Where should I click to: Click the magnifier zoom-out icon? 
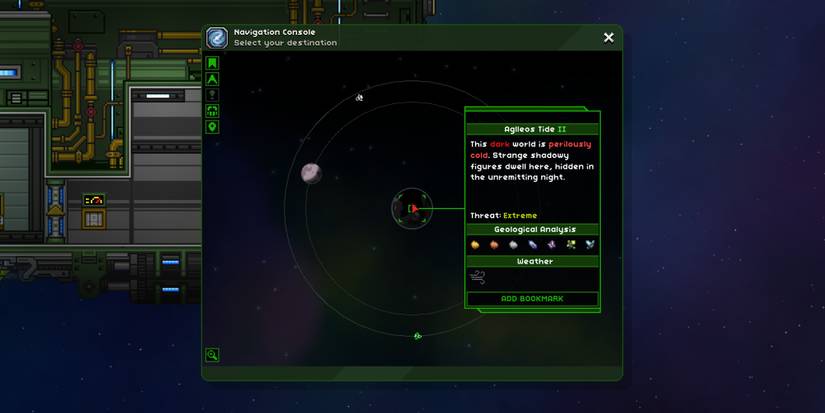click(x=212, y=354)
